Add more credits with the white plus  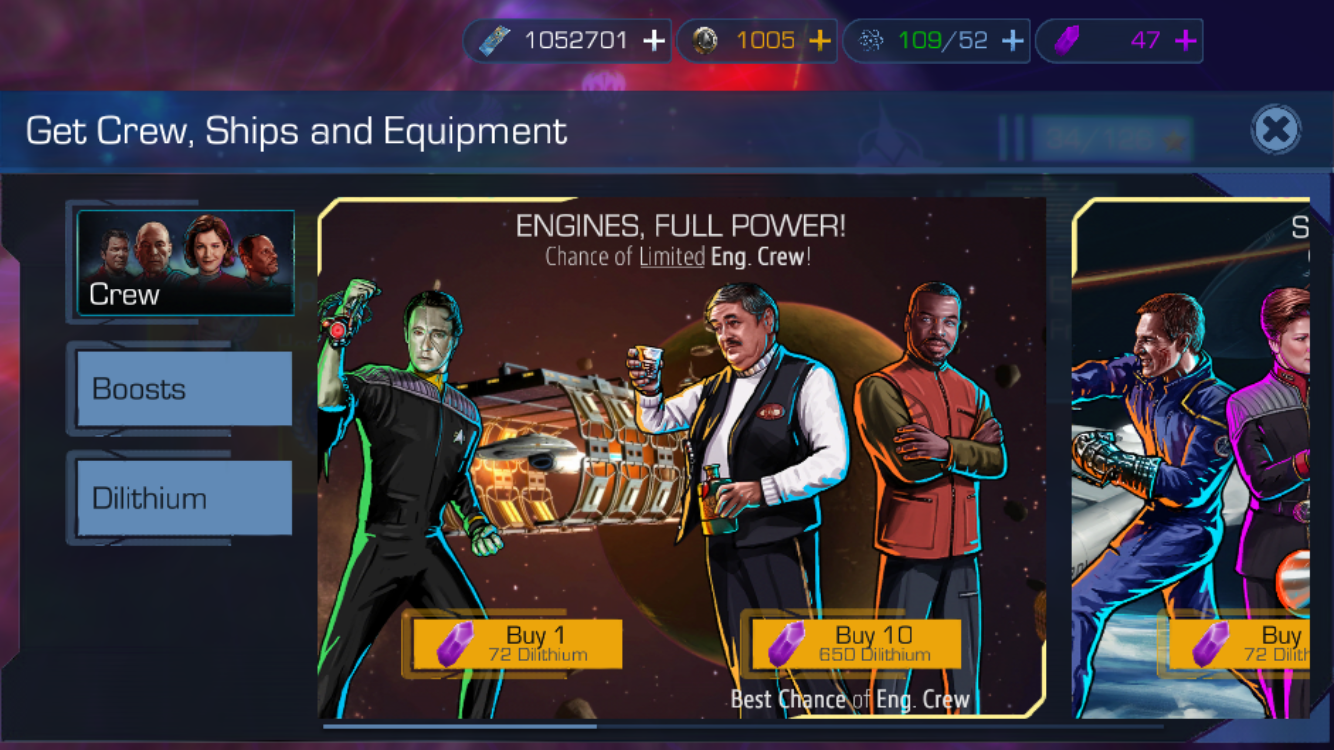pyautogui.click(x=653, y=41)
